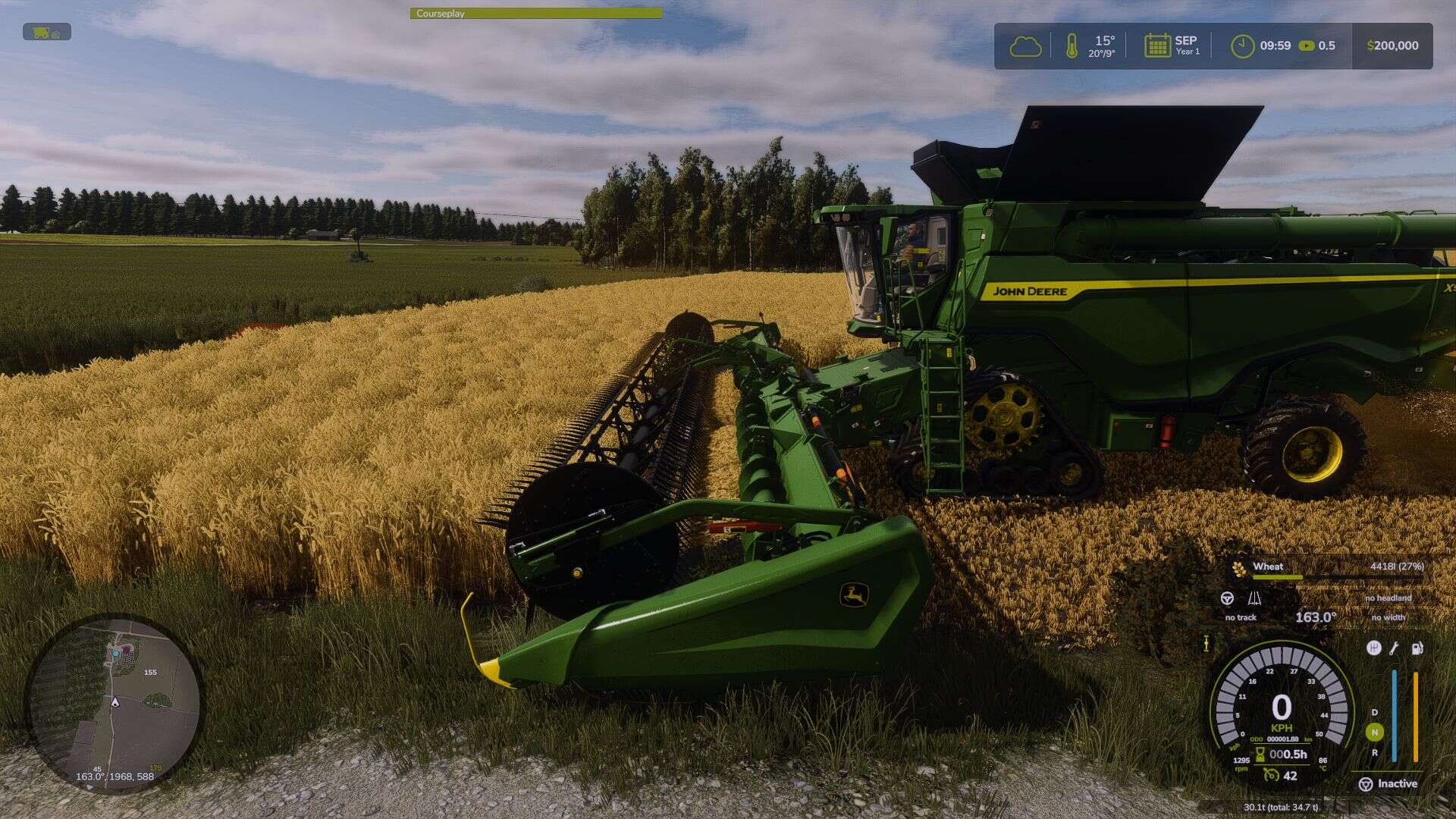The height and width of the screenshot is (819, 1456).
Task: Click the calendar icon showing SEP Year 1
Action: (1158, 45)
